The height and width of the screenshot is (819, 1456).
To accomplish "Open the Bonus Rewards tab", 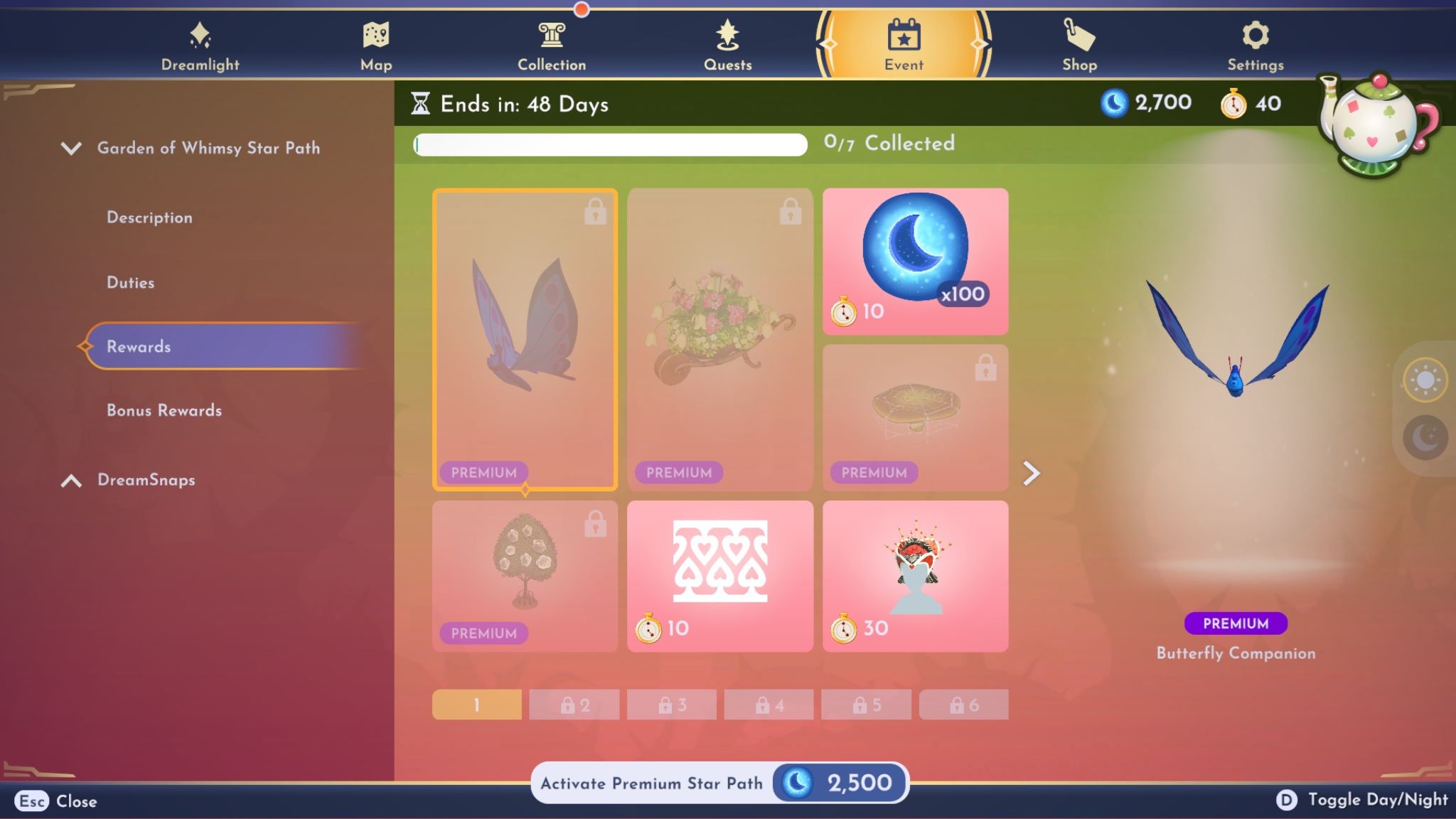I will tap(163, 410).
